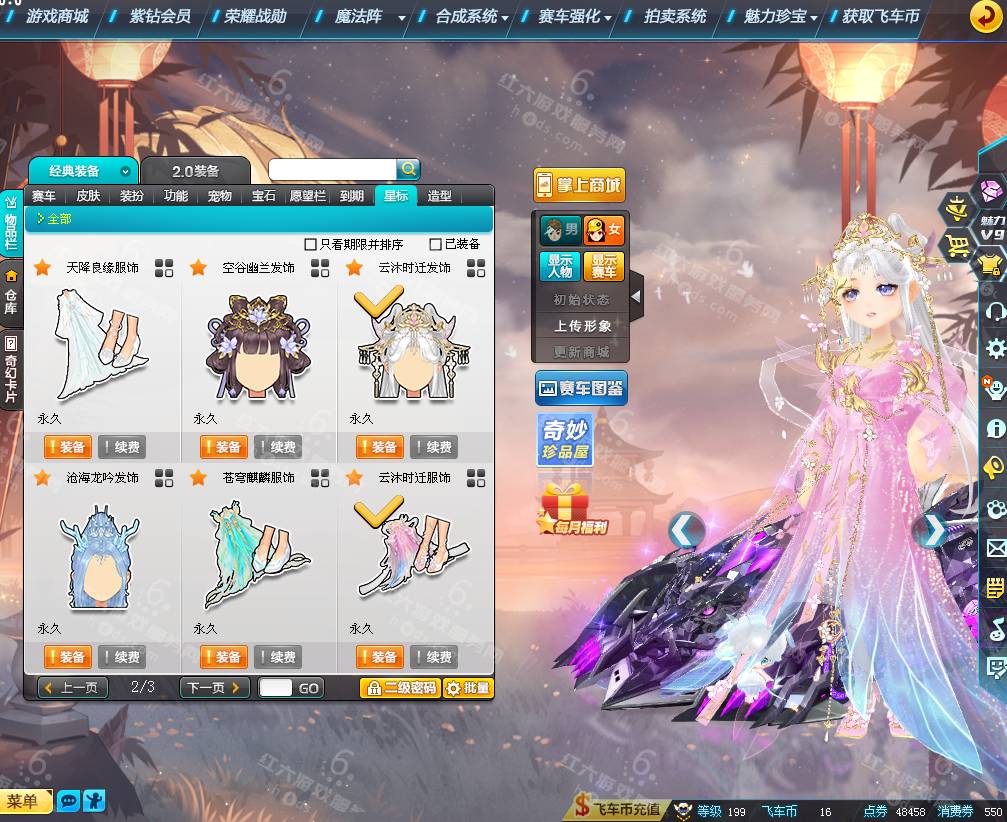Open the 造型 category tab

(440, 196)
